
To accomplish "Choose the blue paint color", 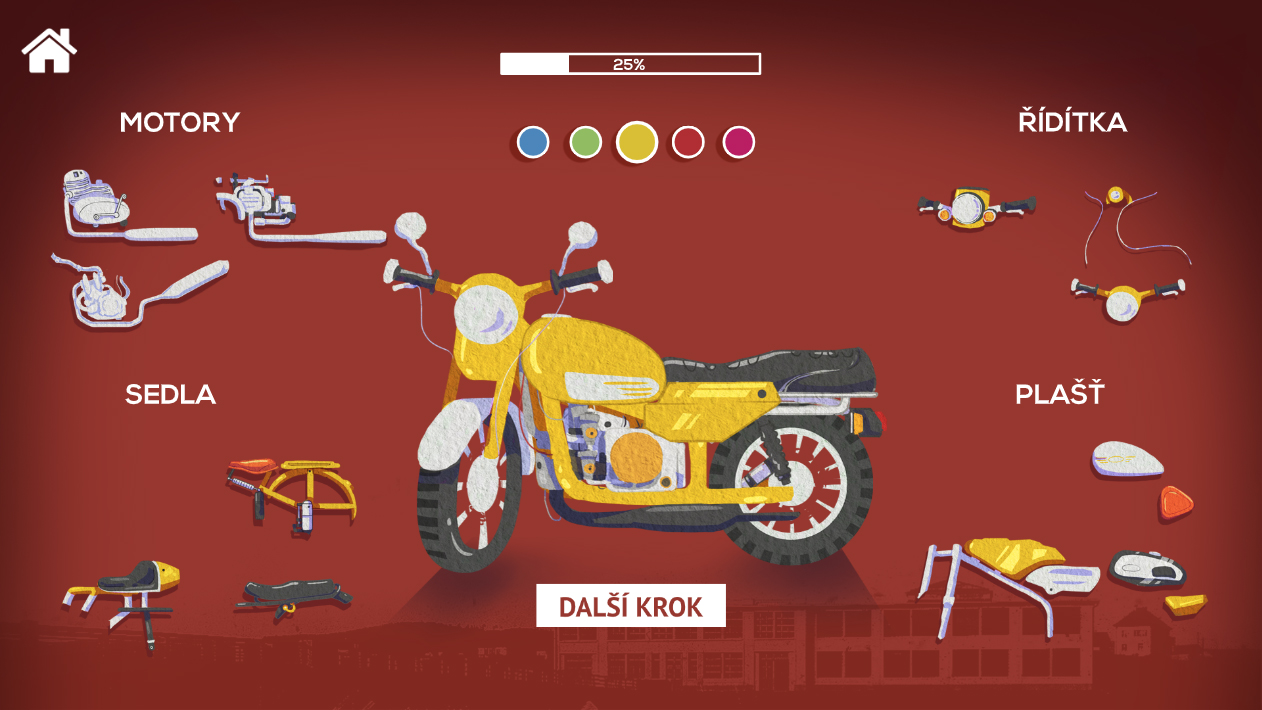I will click(x=533, y=143).
